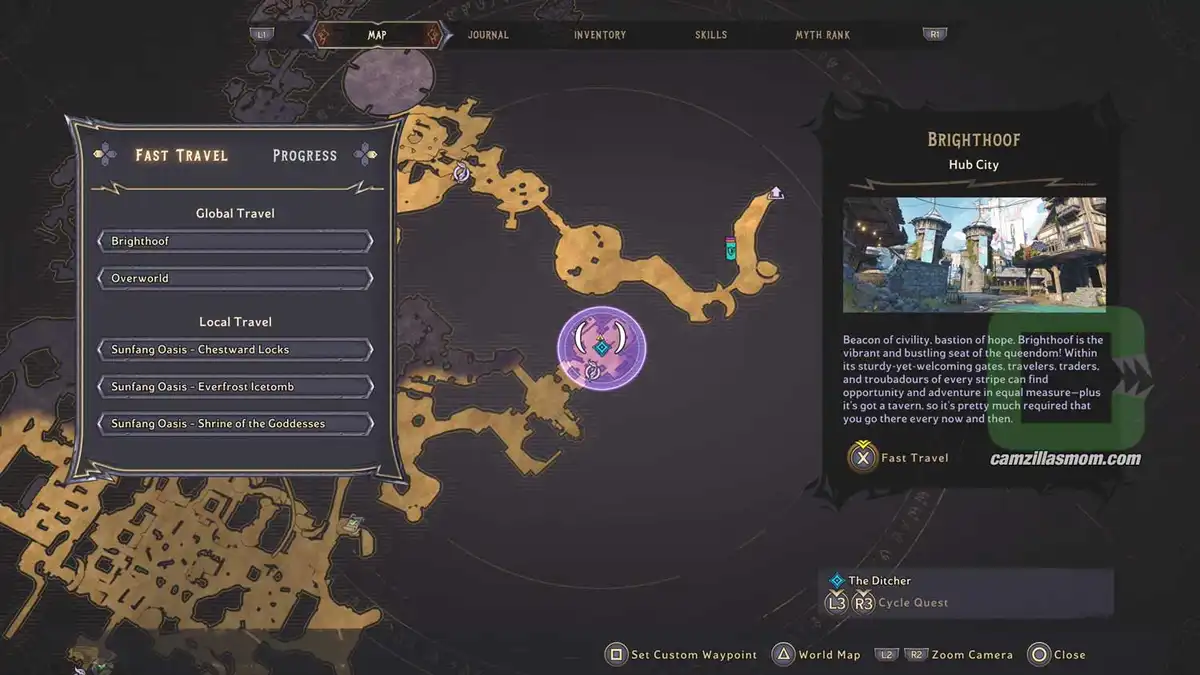Screen dimensions: 1200x675
Task: Select the Overworld travel destination
Action: pyautogui.click(x=235, y=278)
